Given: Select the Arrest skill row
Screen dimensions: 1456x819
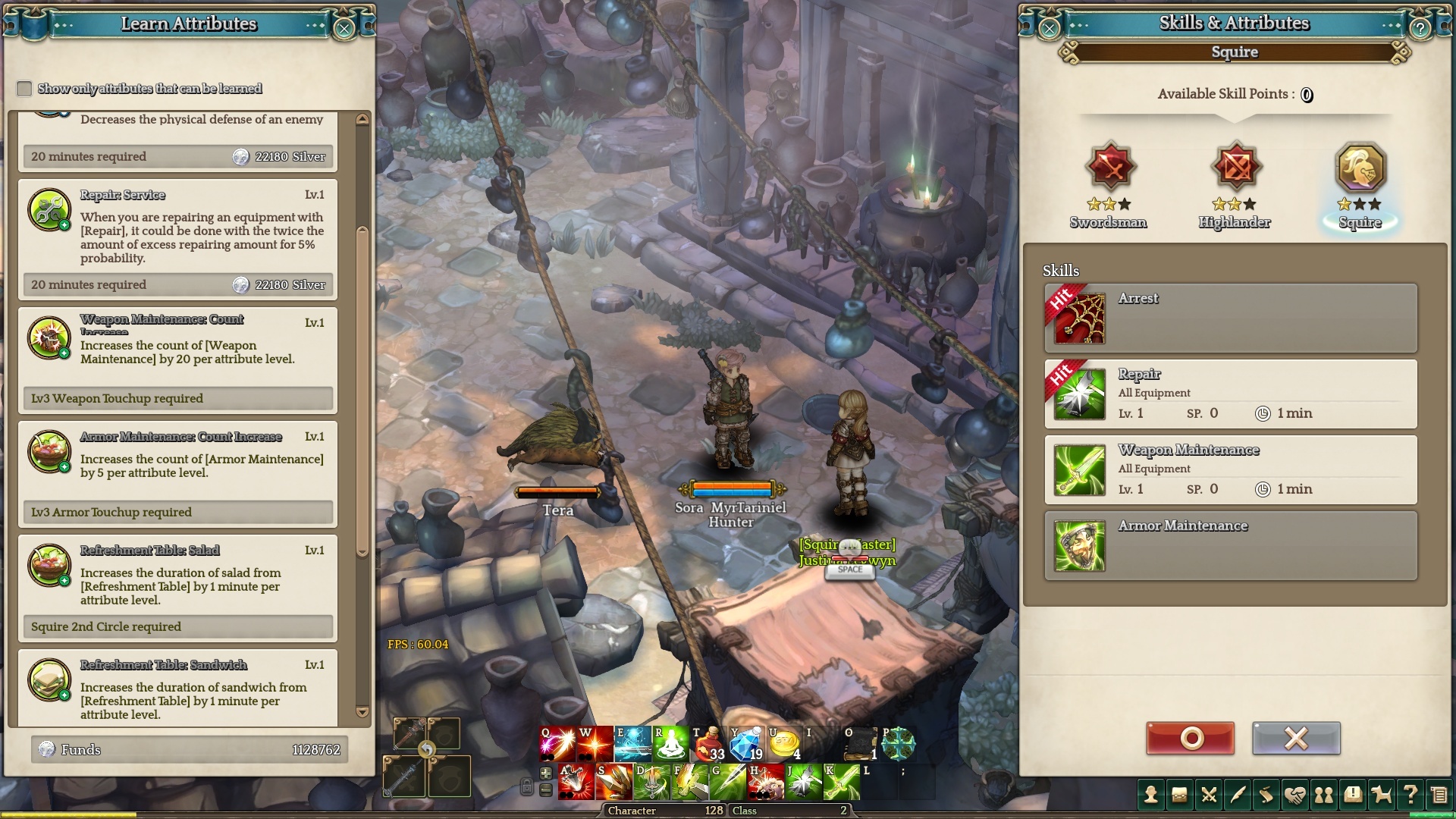Looking at the screenshot, I should [x=1230, y=318].
